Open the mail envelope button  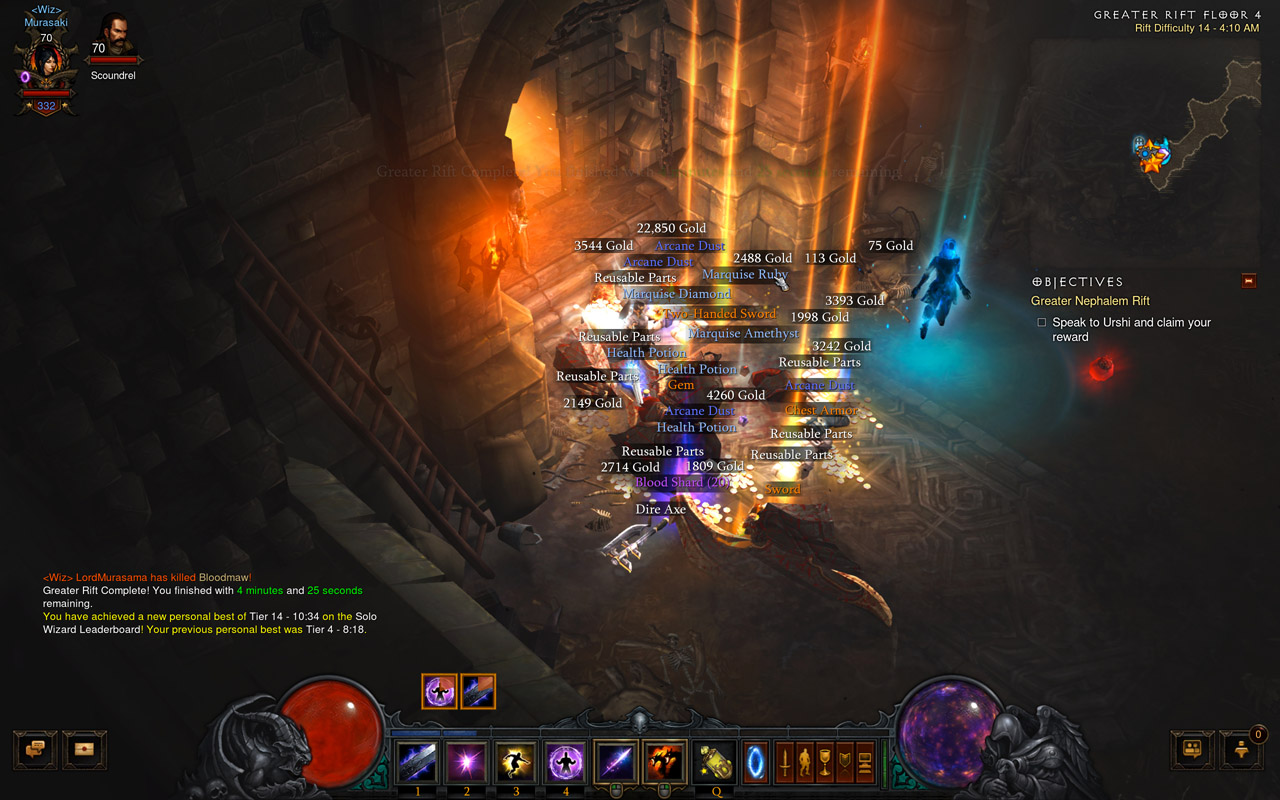pyautogui.click(x=85, y=749)
